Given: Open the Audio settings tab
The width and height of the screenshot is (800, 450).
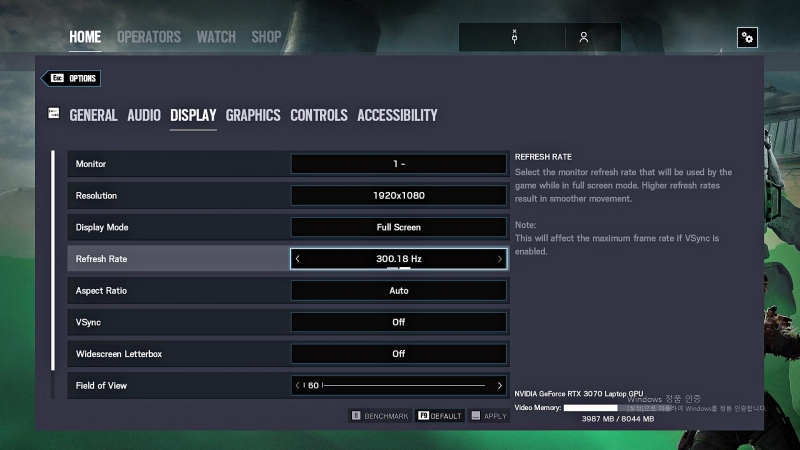Looking at the screenshot, I should 144,115.
